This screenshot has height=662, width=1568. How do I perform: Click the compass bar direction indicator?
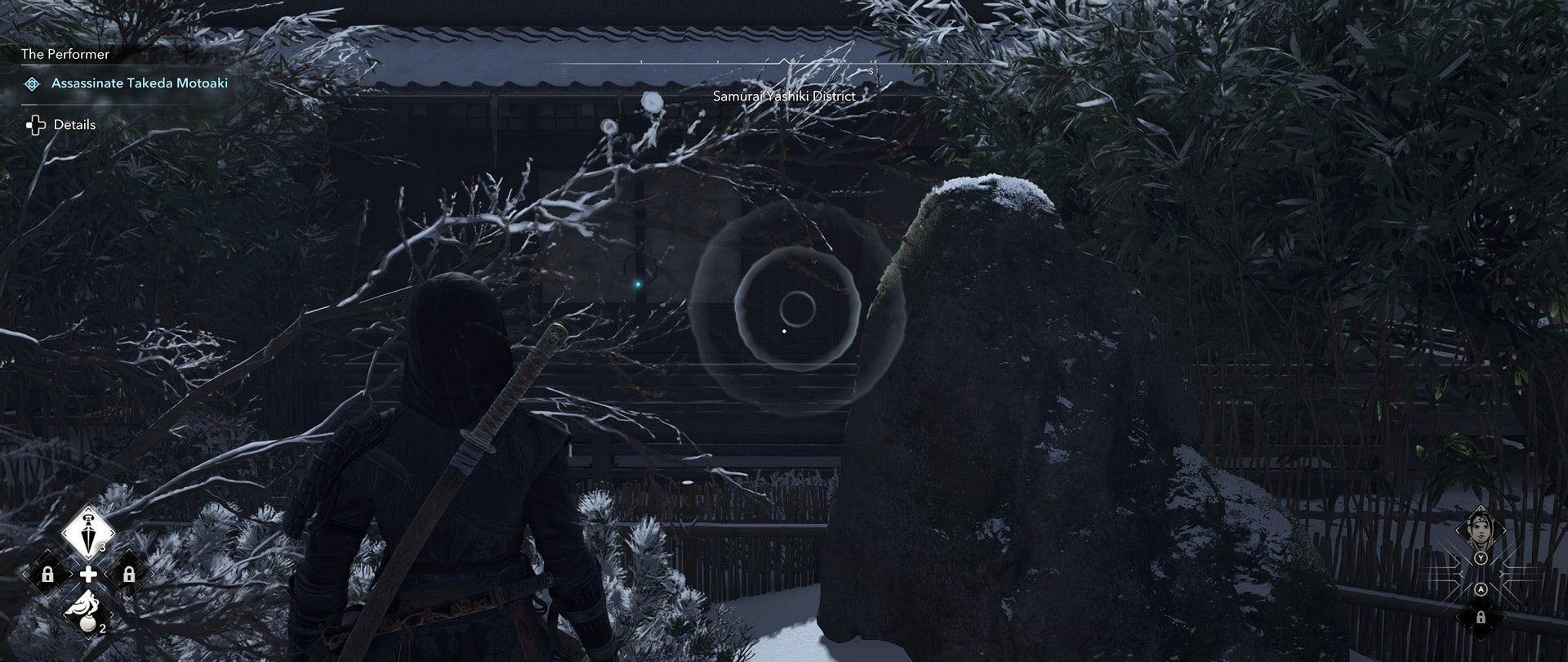(x=785, y=60)
